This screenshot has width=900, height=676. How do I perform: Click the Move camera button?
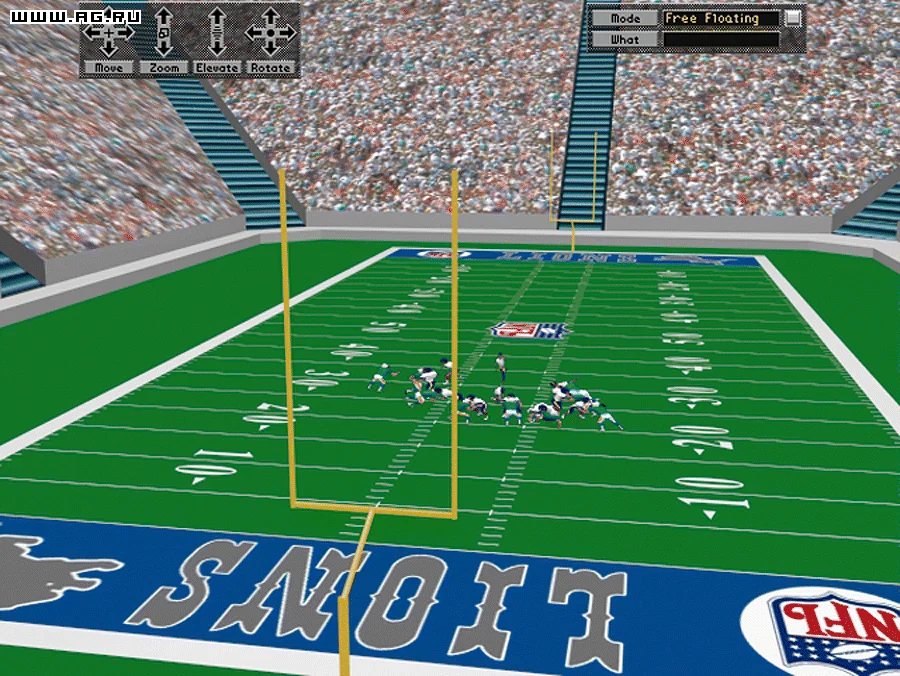110,68
